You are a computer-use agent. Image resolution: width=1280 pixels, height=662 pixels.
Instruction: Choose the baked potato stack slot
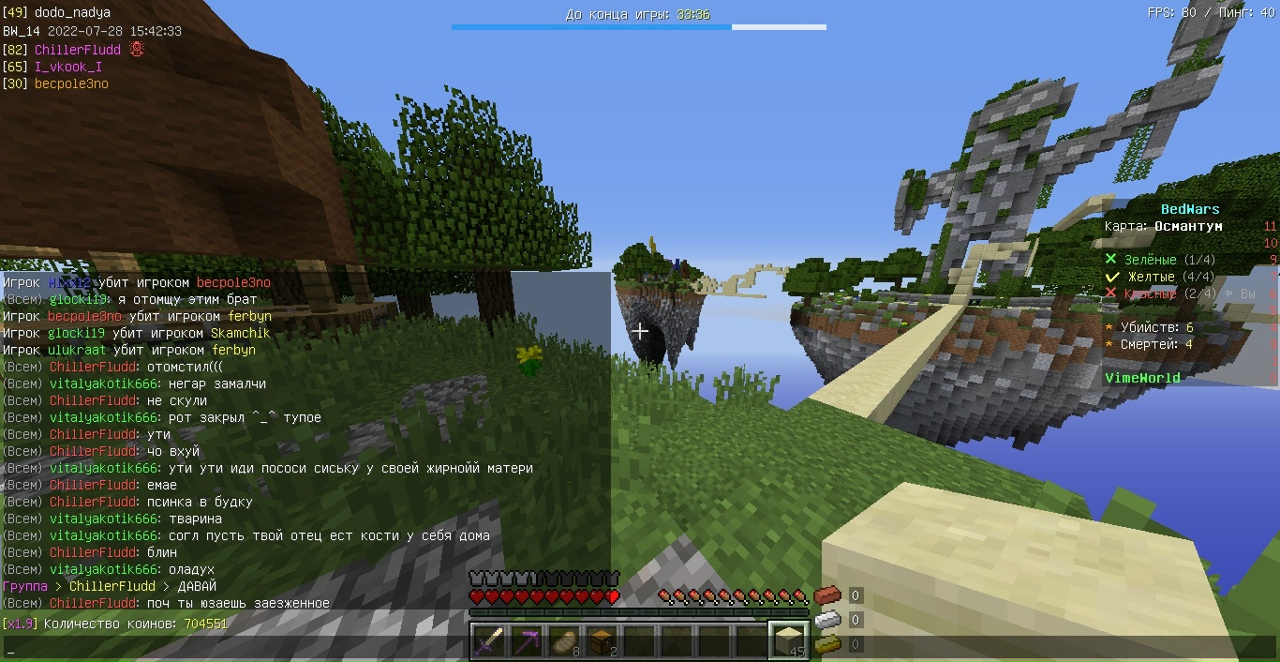pyautogui.click(x=564, y=640)
